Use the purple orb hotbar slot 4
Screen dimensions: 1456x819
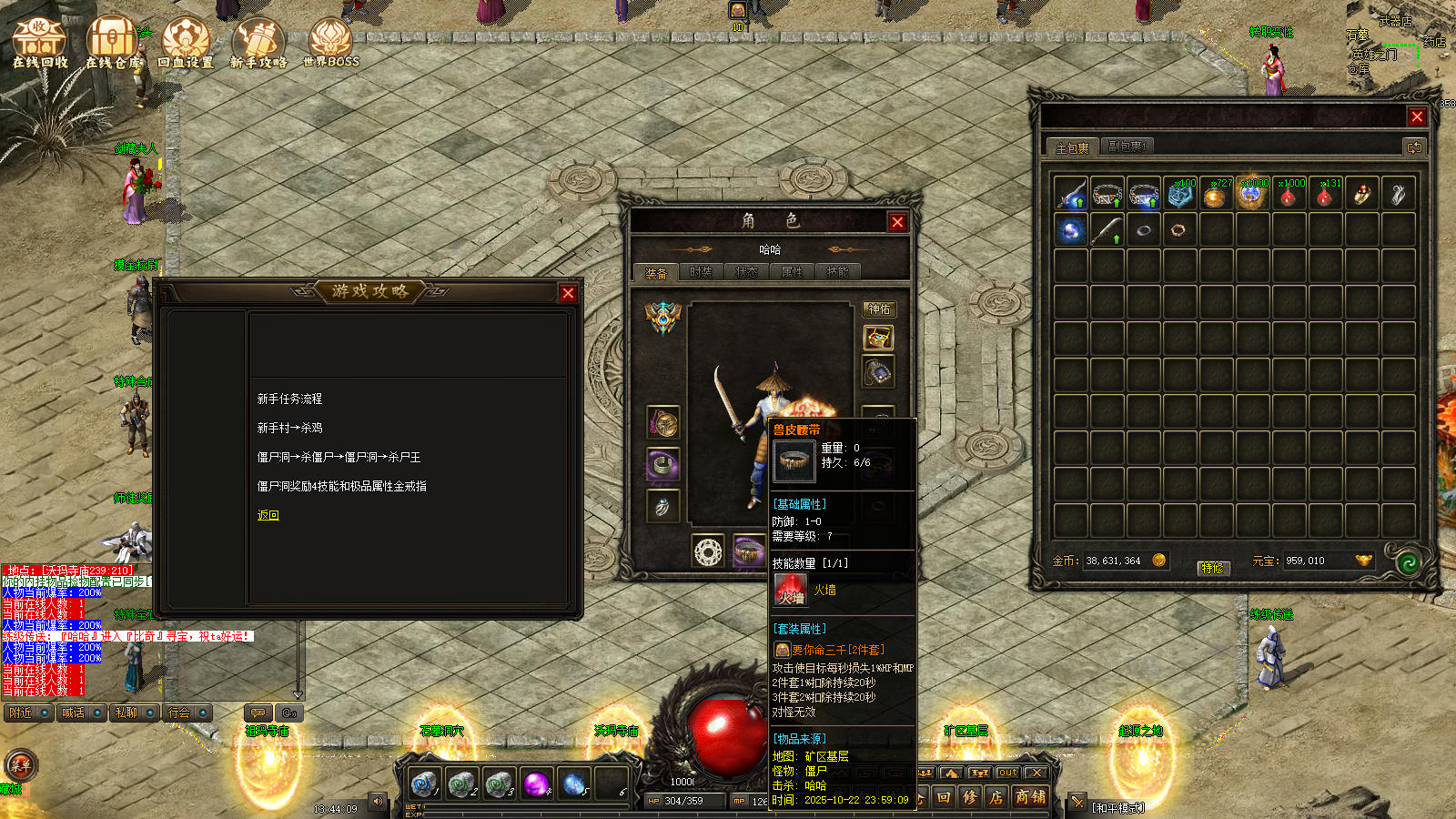(x=536, y=783)
